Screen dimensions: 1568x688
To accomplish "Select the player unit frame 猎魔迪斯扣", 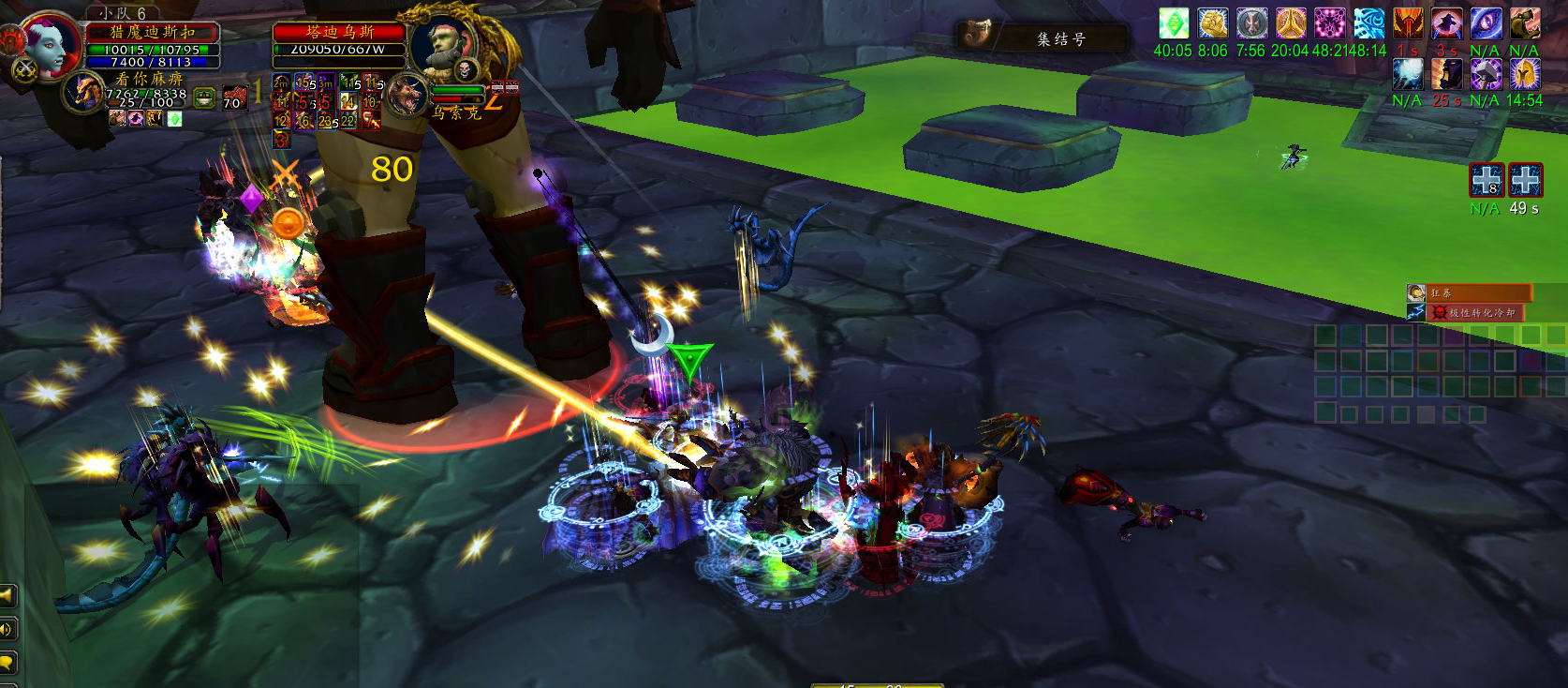I will tap(152, 33).
